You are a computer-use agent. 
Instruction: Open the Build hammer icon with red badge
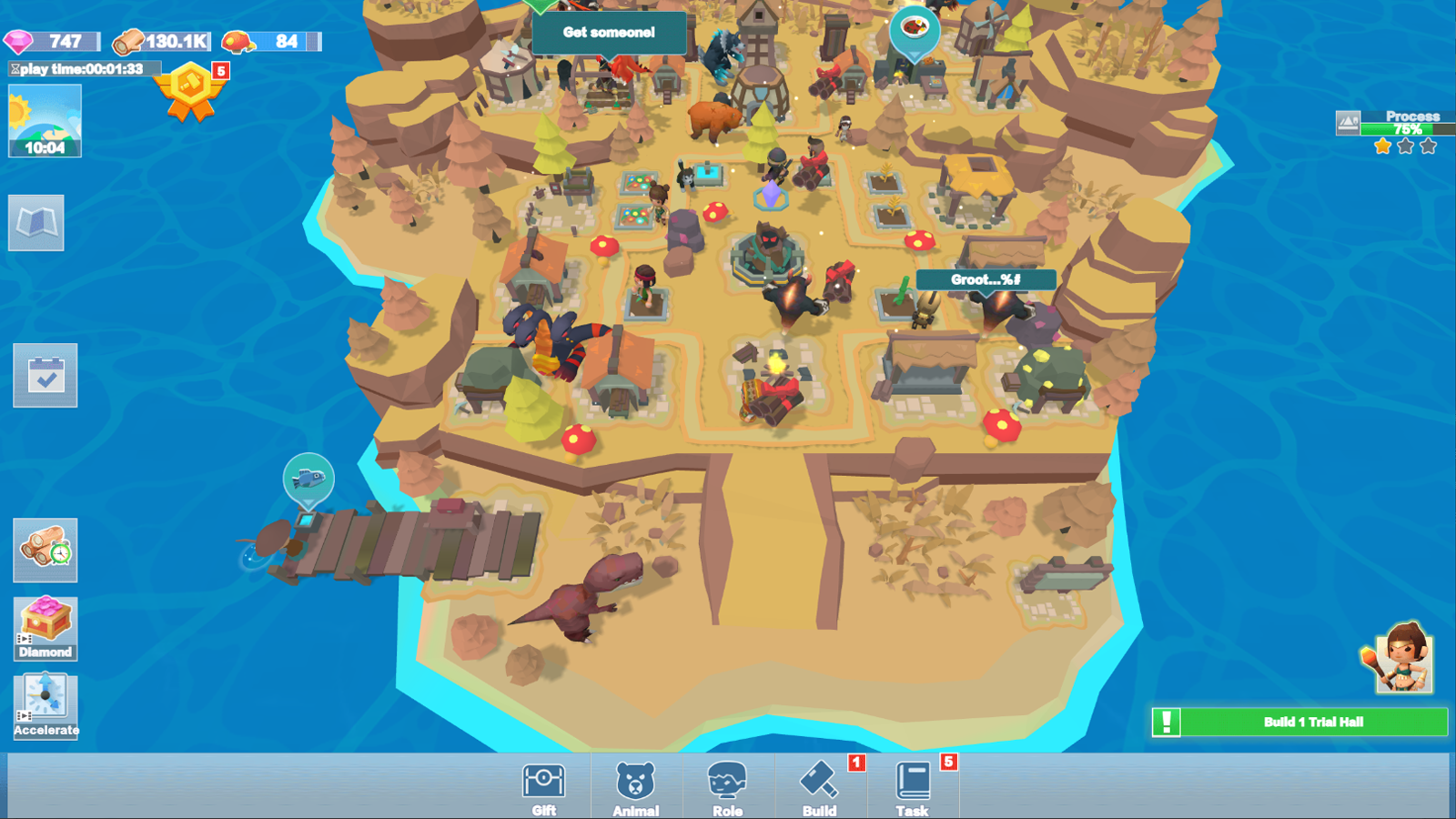(820, 784)
